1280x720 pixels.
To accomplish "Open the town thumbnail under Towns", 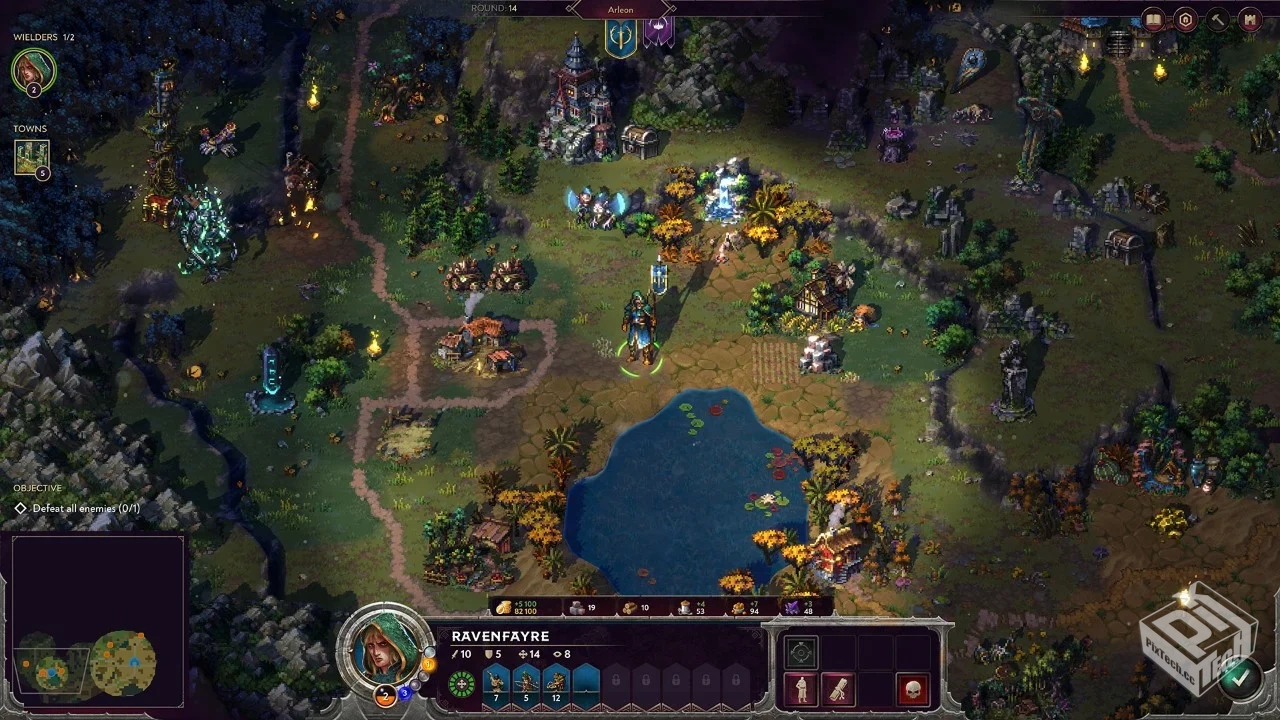I will coord(31,157).
